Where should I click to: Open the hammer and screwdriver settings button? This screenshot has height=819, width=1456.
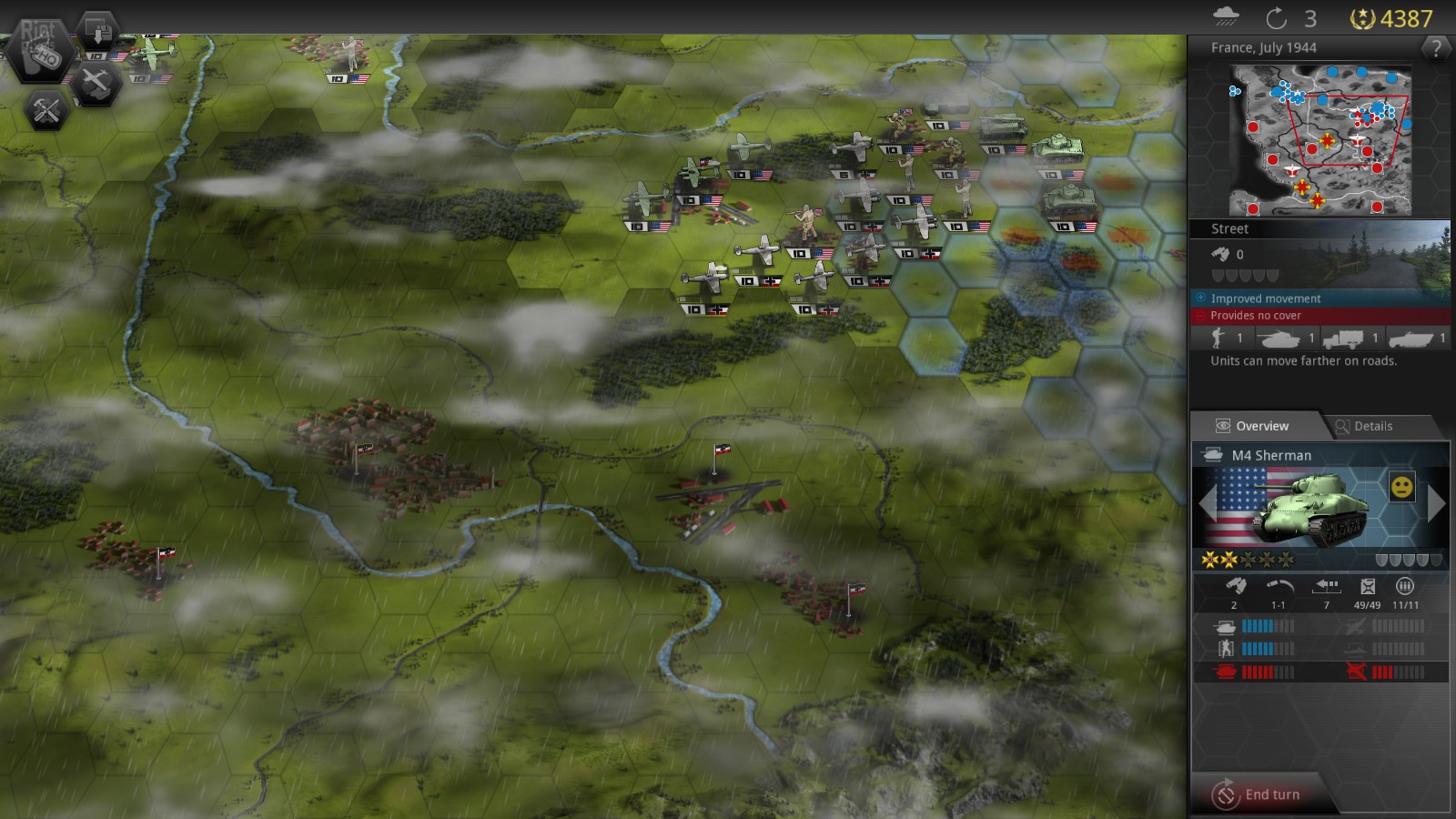(45, 111)
